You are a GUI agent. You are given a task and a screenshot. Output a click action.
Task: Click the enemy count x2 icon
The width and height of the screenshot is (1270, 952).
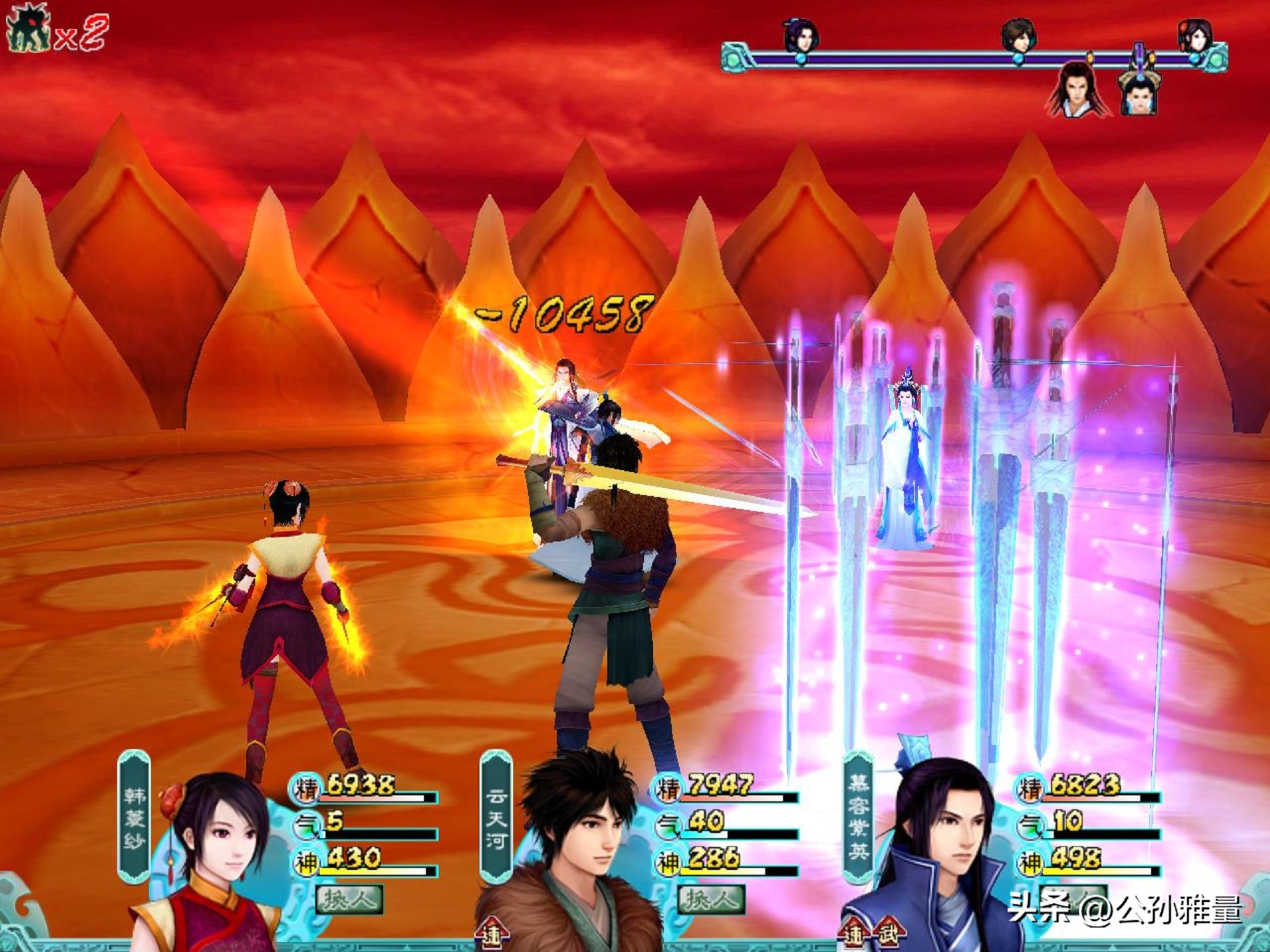[x=56, y=31]
